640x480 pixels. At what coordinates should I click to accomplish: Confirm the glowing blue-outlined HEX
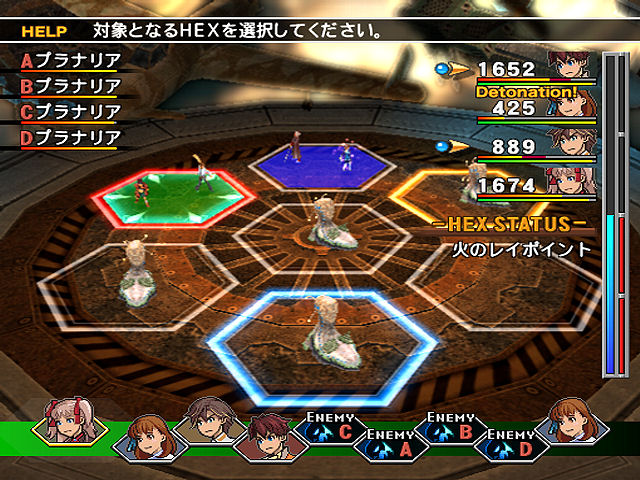coord(323,335)
